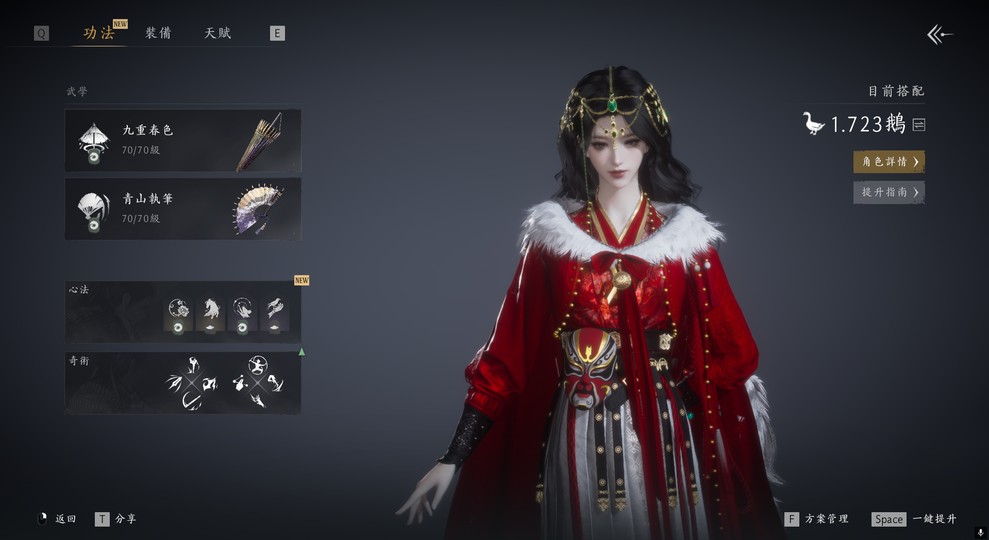
Task: Select the 九重春色 umbrella martial art
Action: 183,140
